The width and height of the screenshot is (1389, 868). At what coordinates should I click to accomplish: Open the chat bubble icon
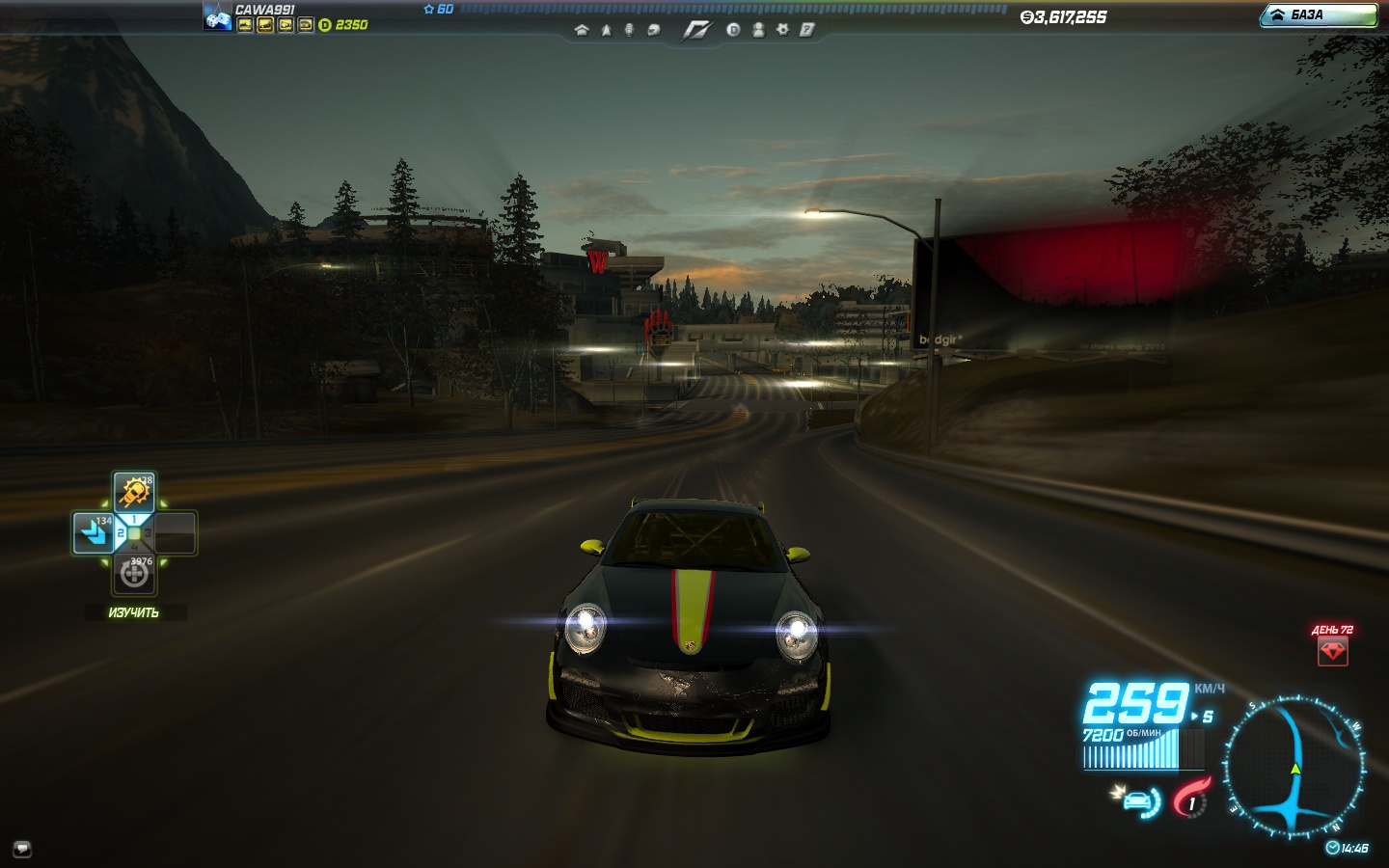(22, 849)
